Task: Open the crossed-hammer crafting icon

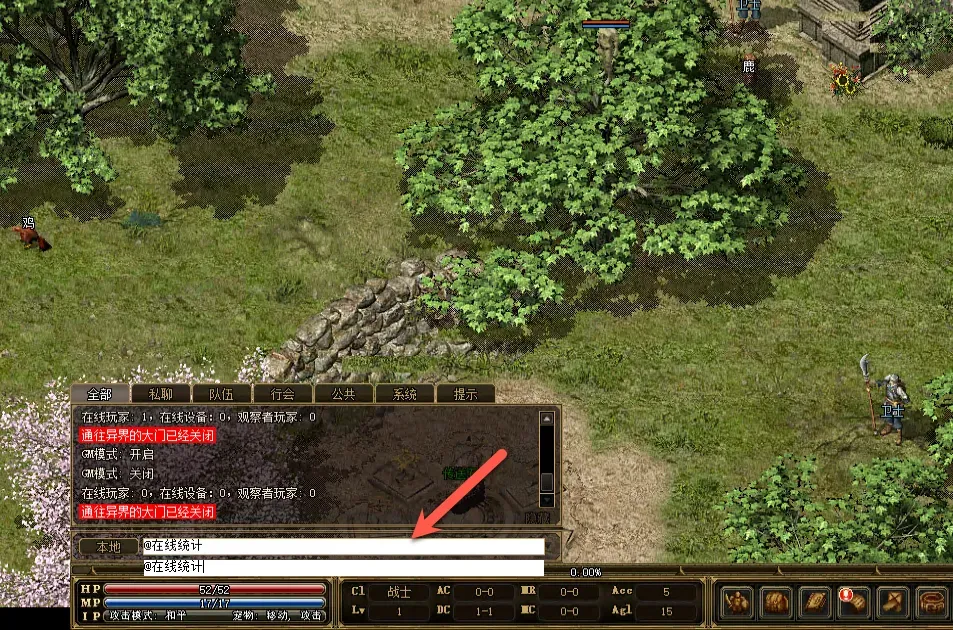Action: pos(892,602)
